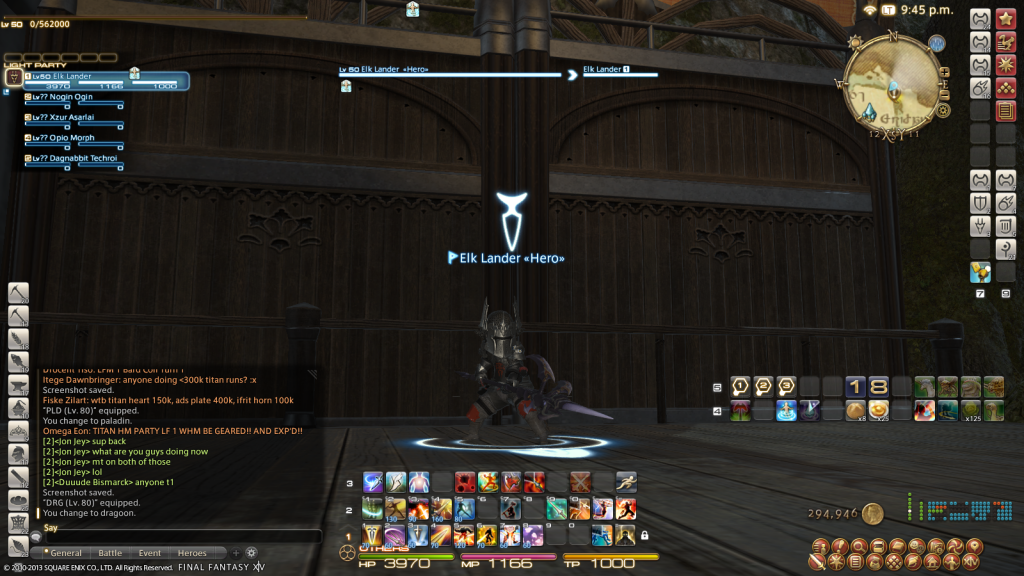Switch to the General chat tab

64,553
